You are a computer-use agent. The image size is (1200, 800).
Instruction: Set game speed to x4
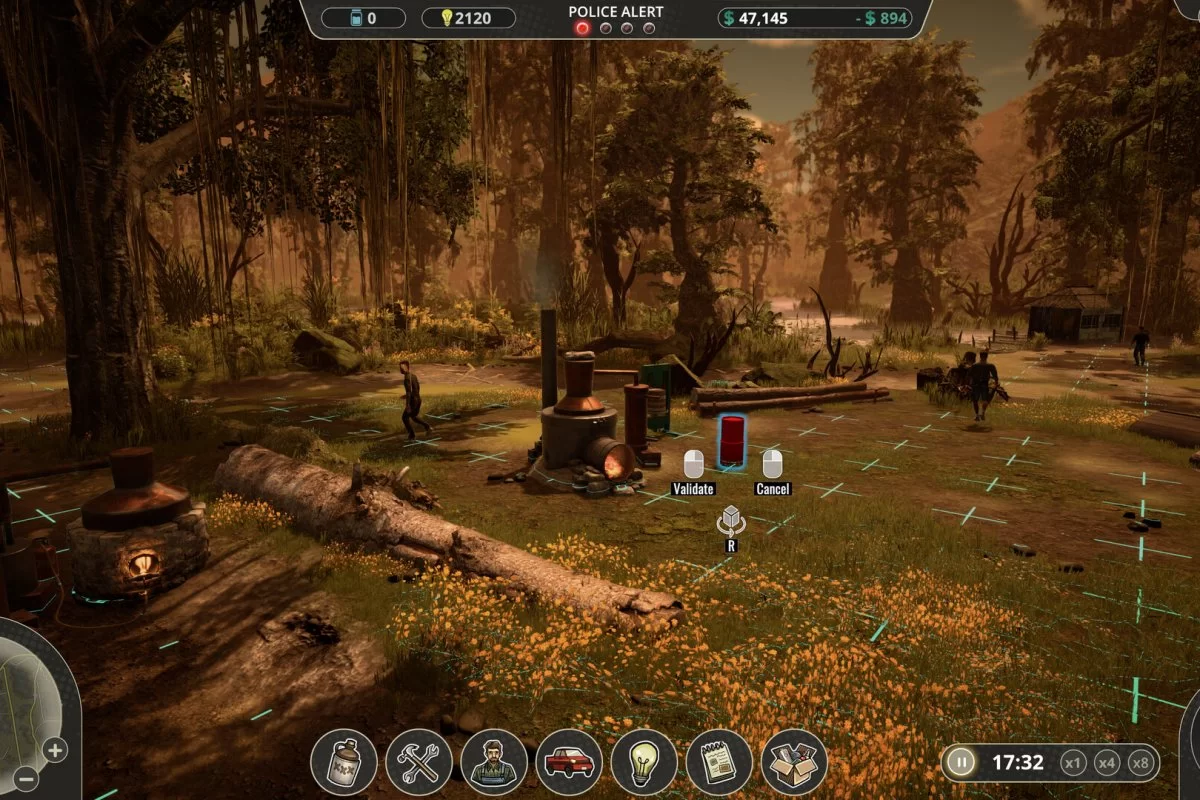point(1107,763)
